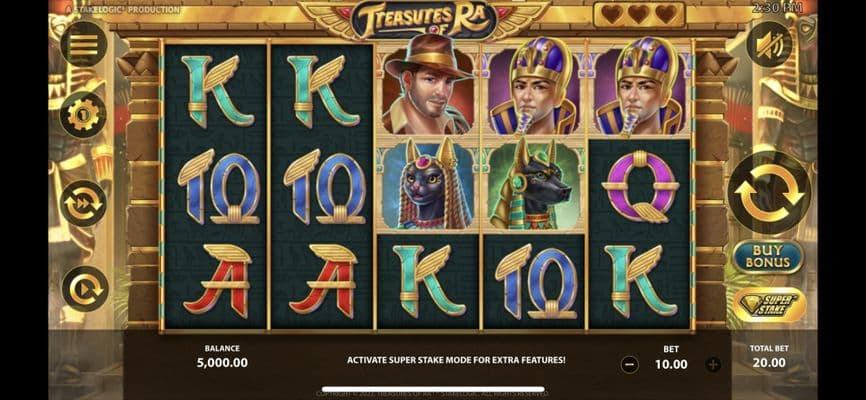Image resolution: width=866 pixels, height=400 pixels.
Task: Mute the sound with the speaker icon
Action: pos(769,45)
